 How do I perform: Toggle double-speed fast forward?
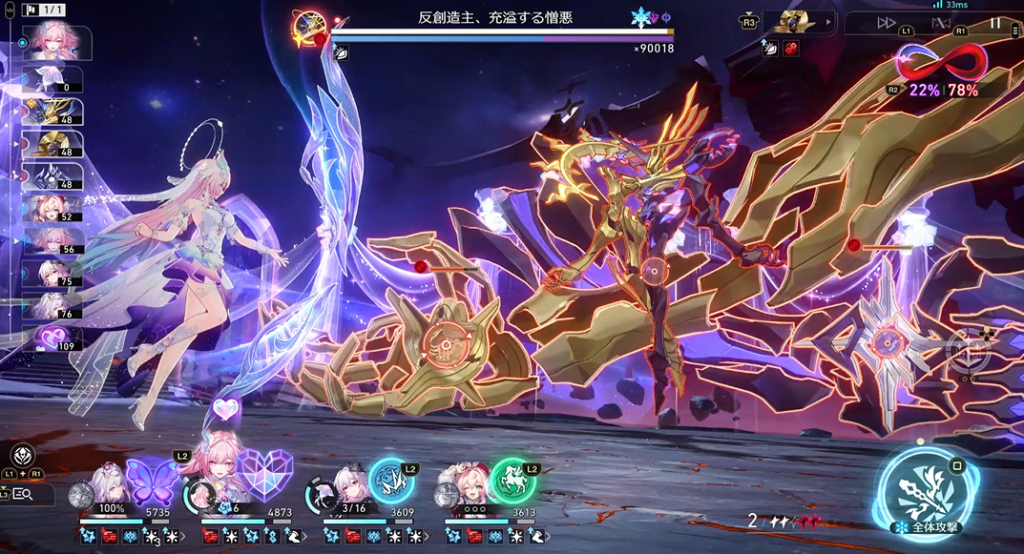coord(886,22)
